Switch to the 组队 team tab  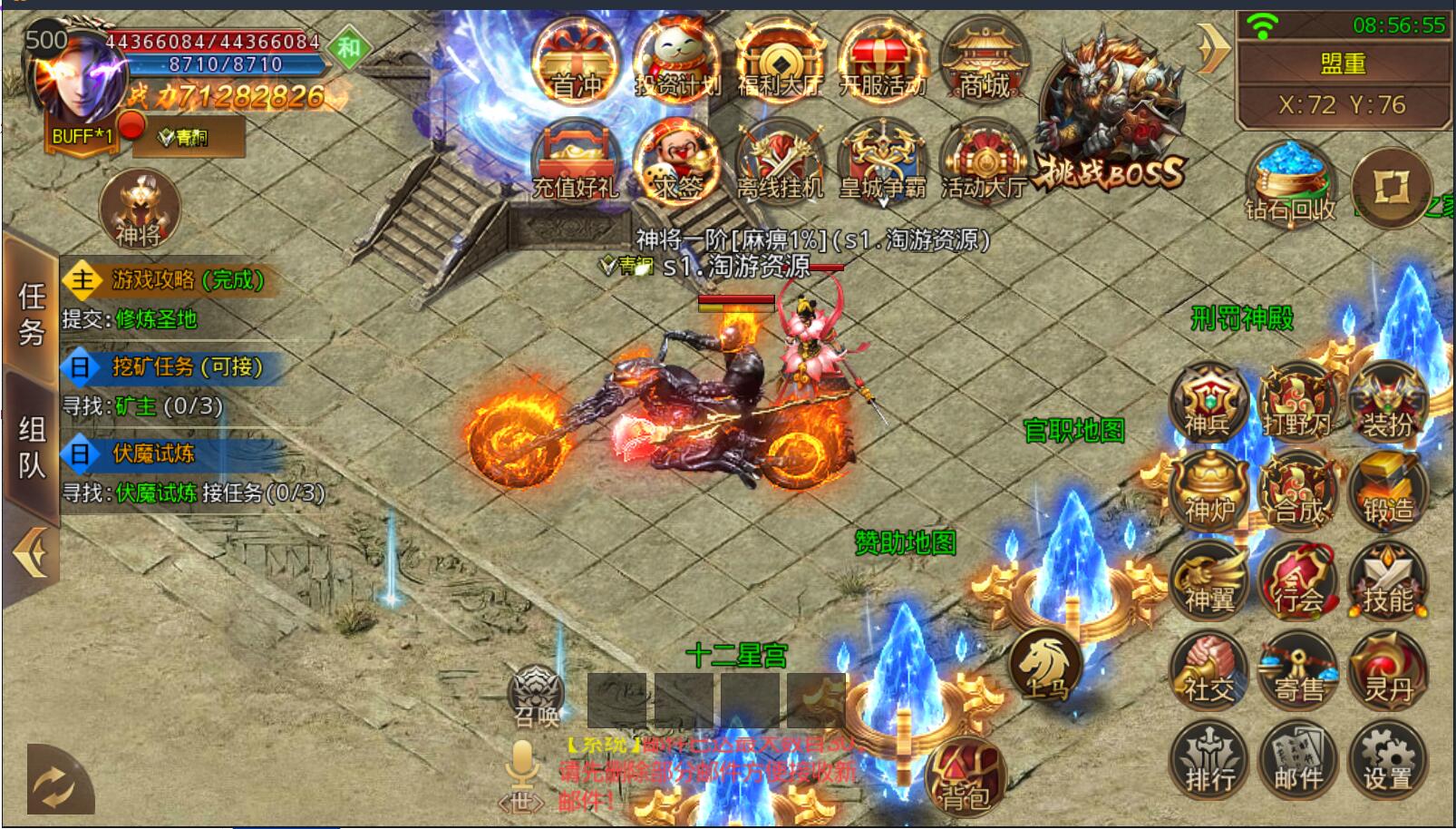[32, 446]
